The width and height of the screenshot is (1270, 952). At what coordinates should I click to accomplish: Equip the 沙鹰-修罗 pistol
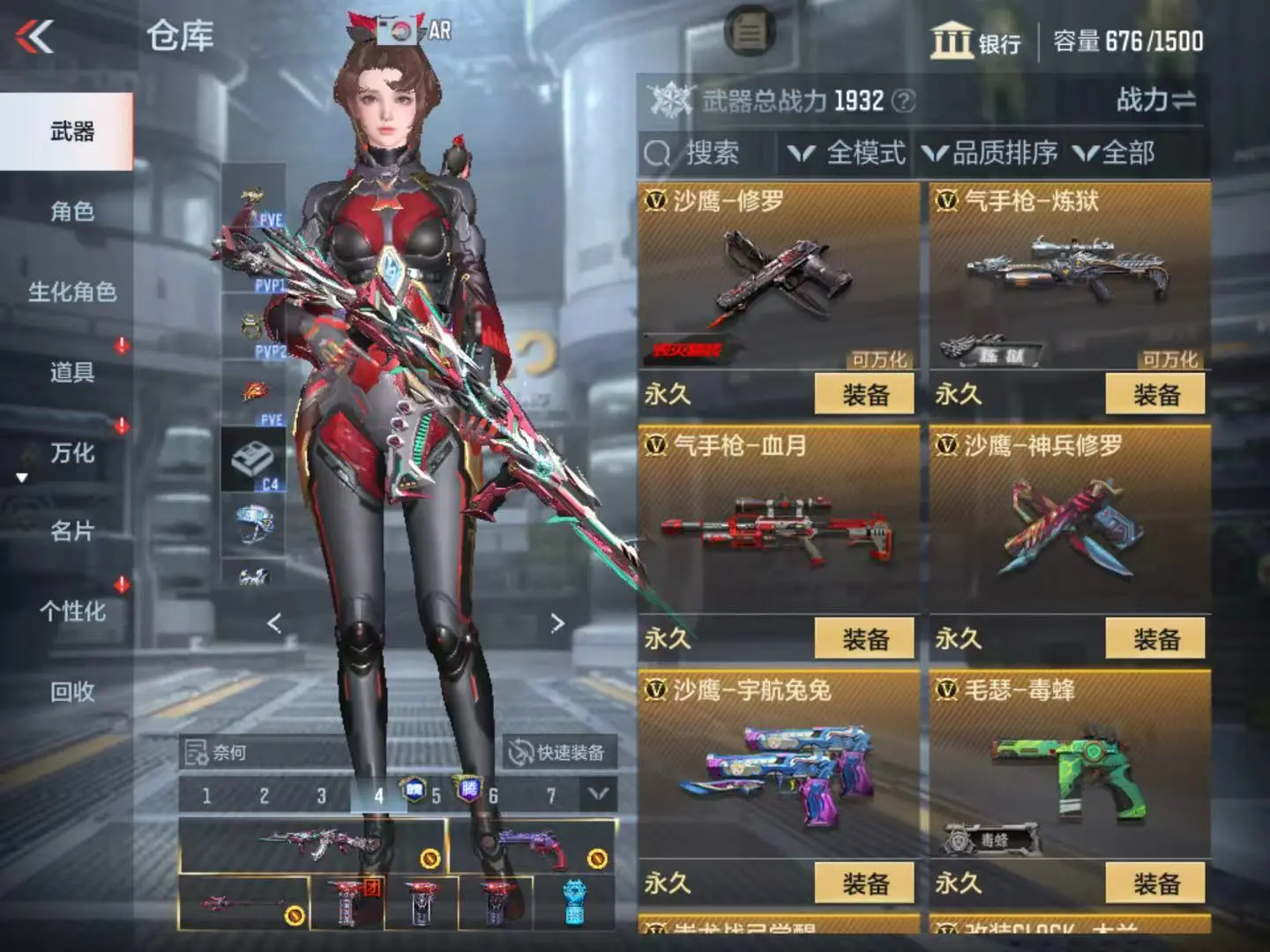pyautogui.click(x=864, y=394)
